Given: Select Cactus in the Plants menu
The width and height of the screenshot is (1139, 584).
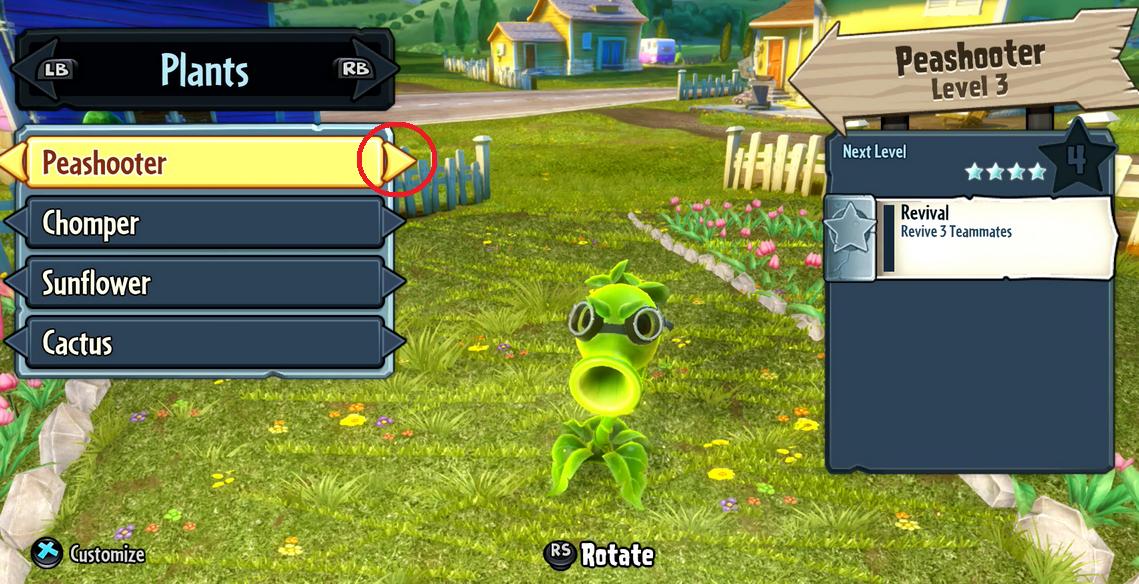Looking at the screenshot, I should 200,343.
